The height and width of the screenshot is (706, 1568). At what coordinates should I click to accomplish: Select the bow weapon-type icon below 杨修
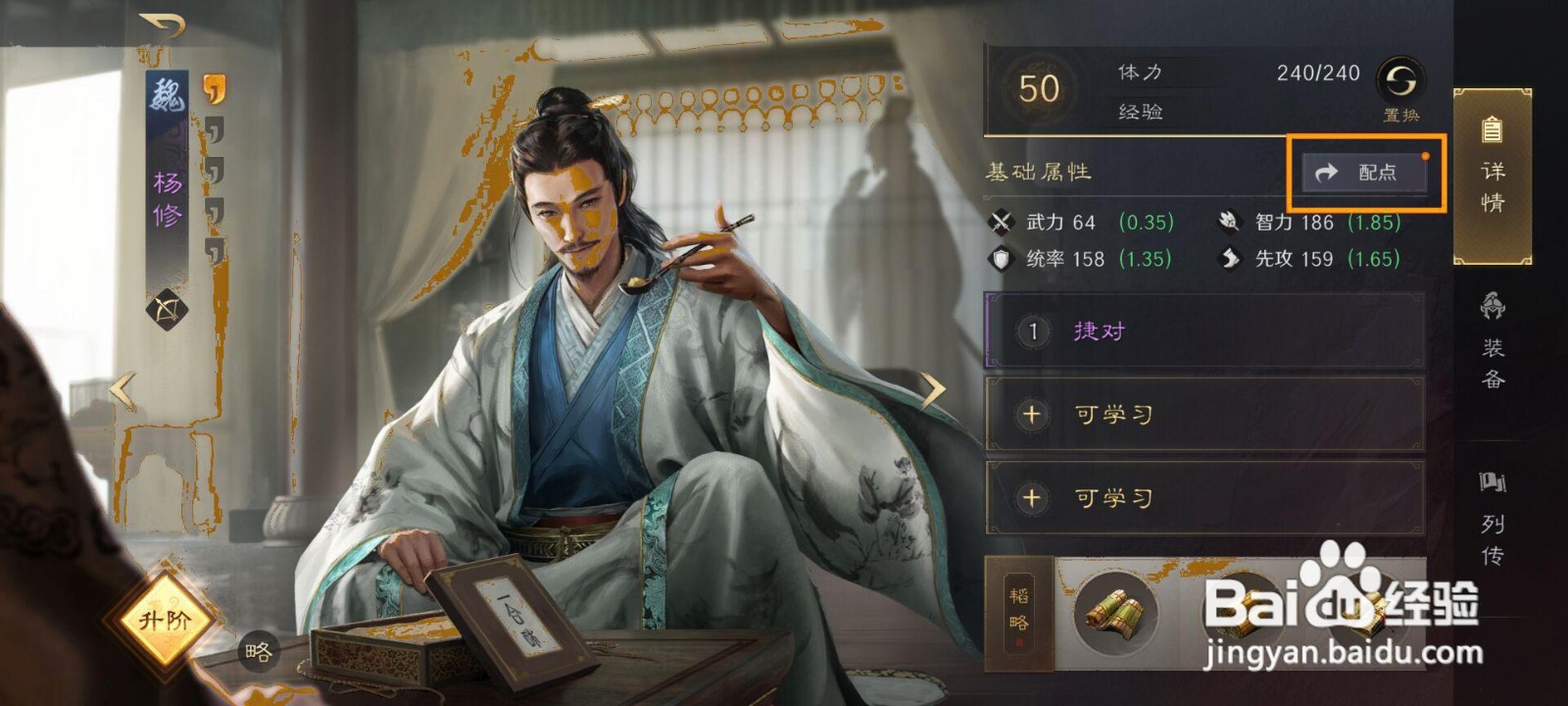point(167,312)
